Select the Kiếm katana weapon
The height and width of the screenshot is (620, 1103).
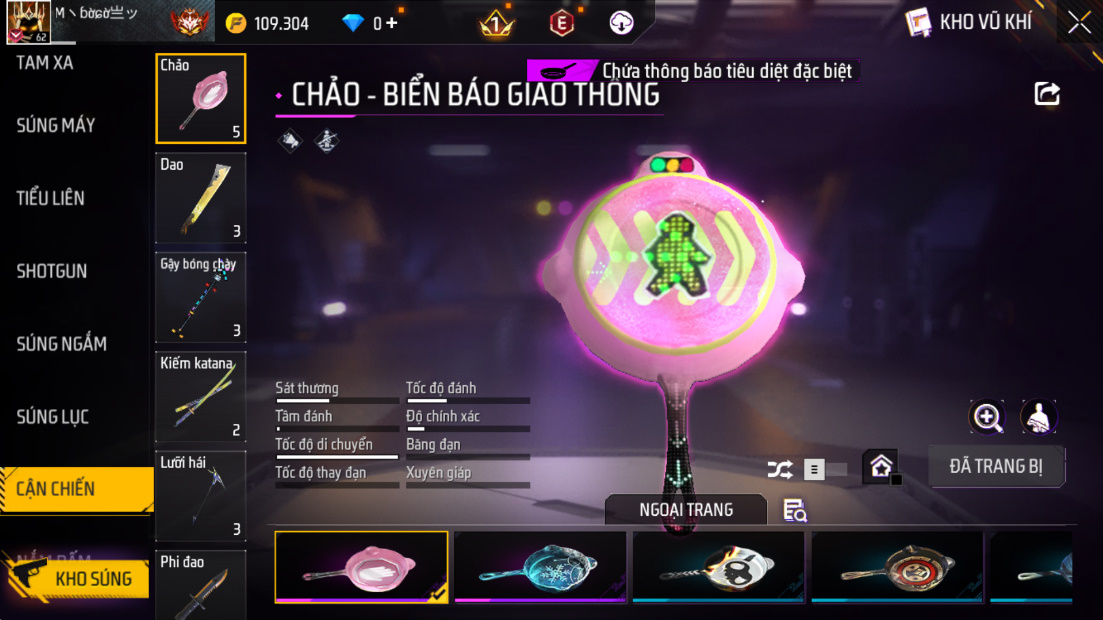point(201,397)
